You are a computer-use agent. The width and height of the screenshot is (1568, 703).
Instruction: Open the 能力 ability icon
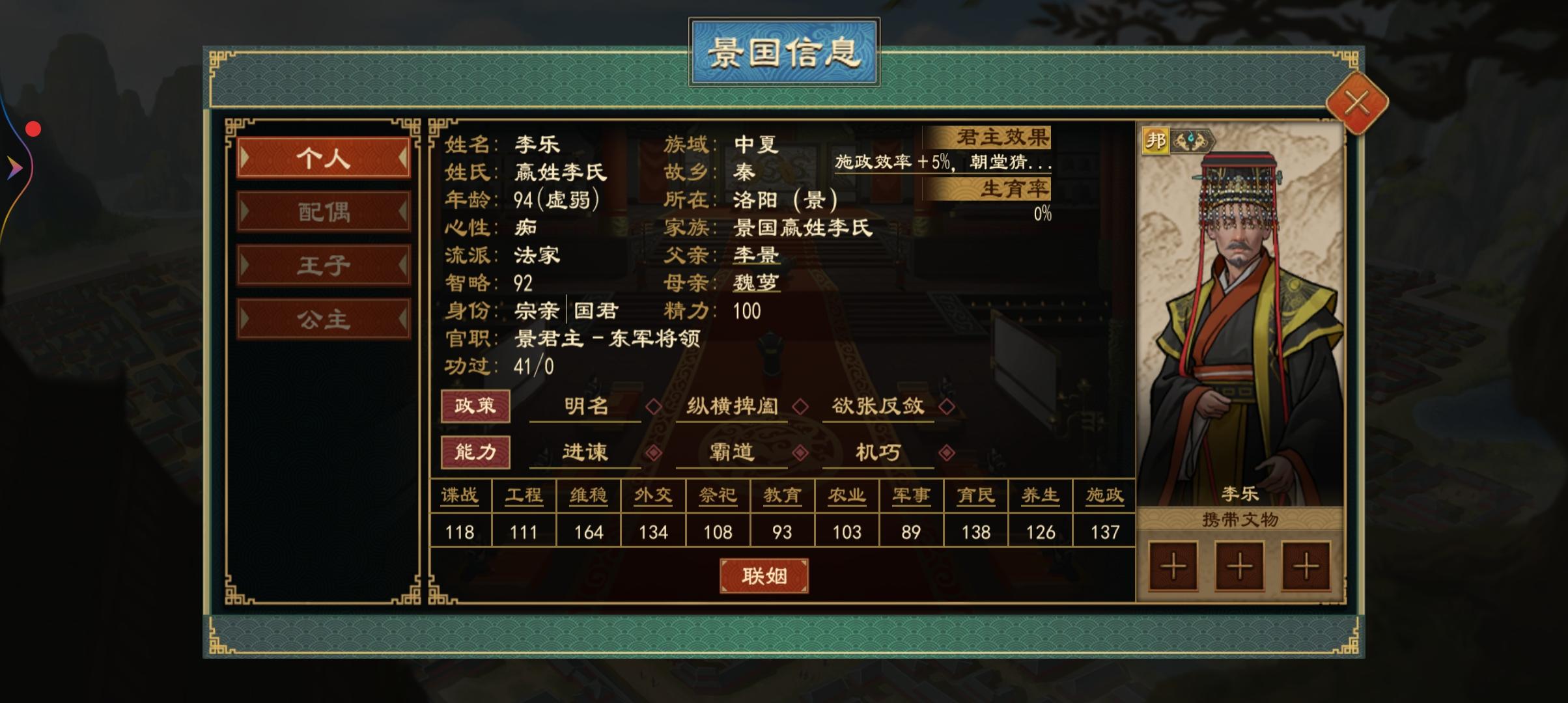pyautogui.click(x=475, y=452)
